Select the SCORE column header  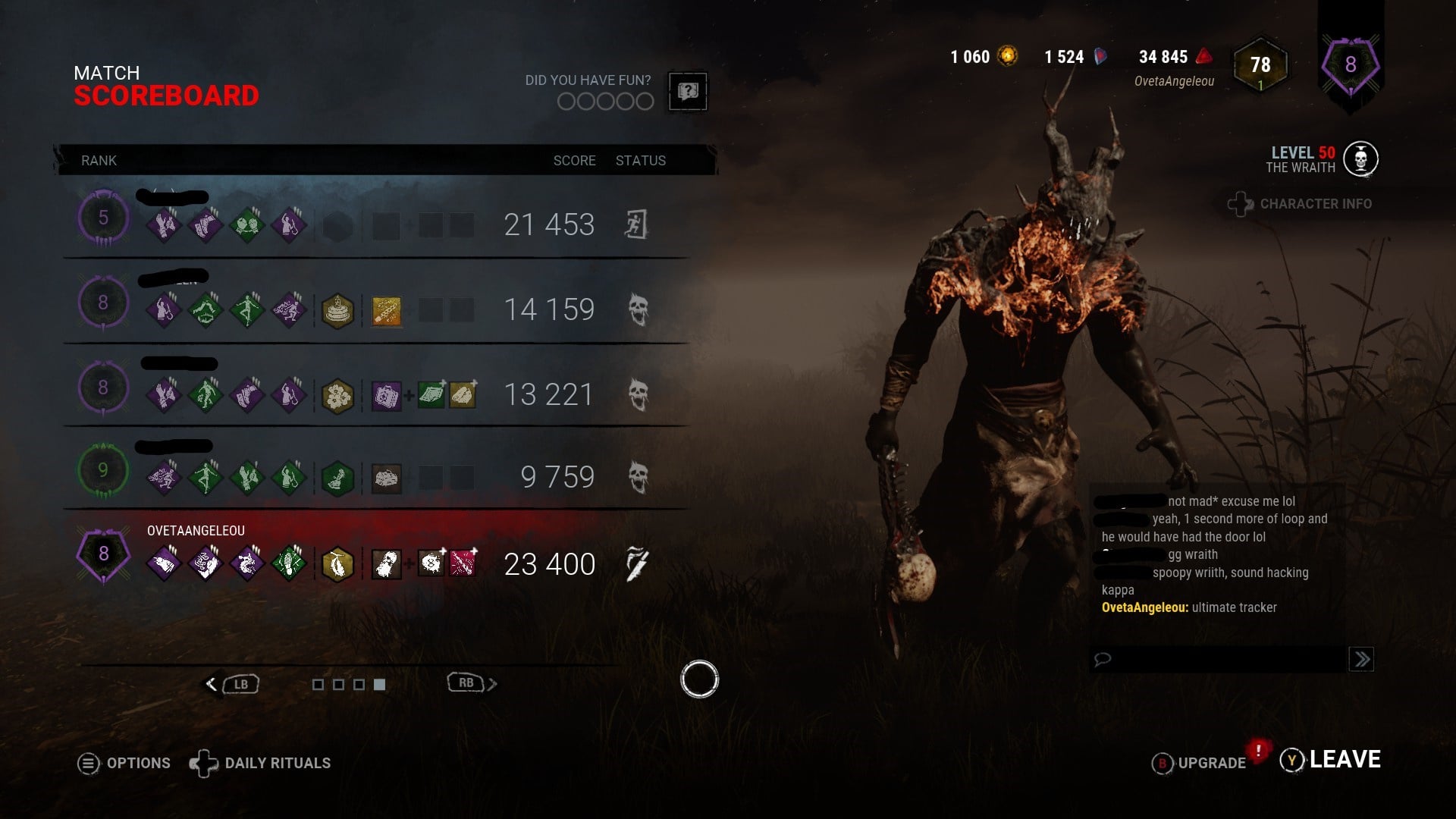tap(574, 160)
